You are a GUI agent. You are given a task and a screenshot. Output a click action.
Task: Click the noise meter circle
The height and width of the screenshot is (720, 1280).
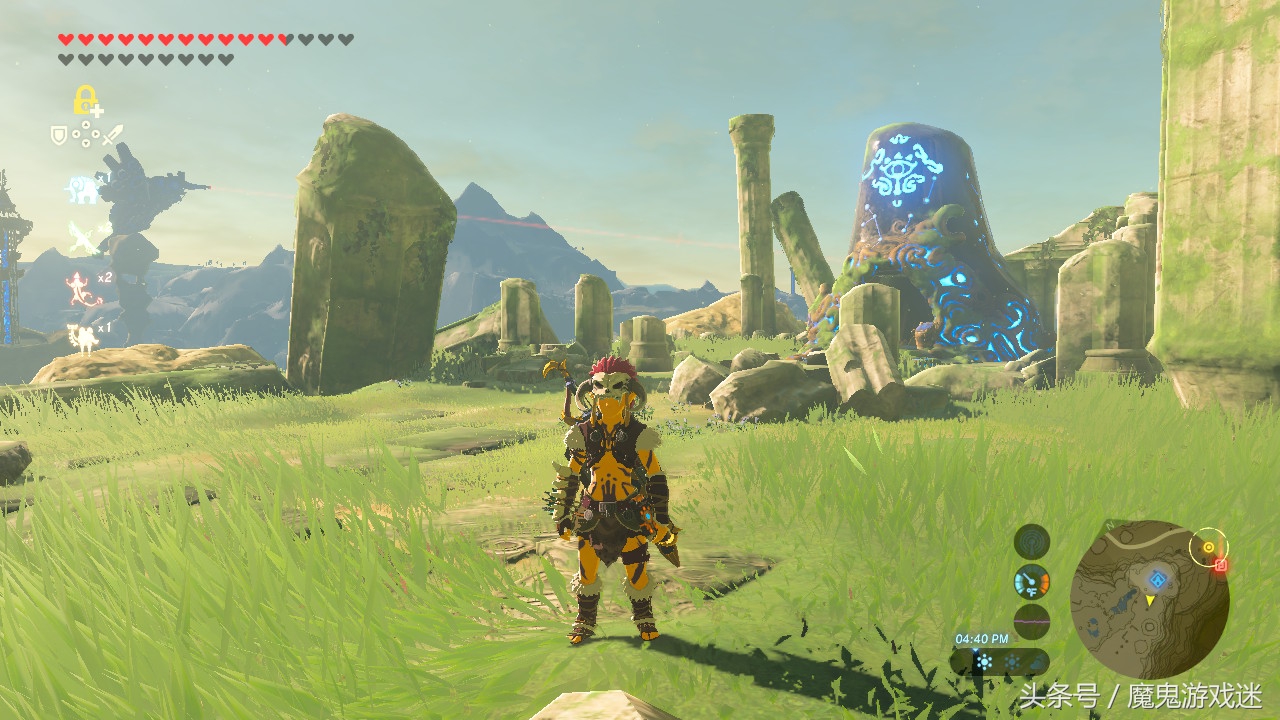coord(1032,620)
